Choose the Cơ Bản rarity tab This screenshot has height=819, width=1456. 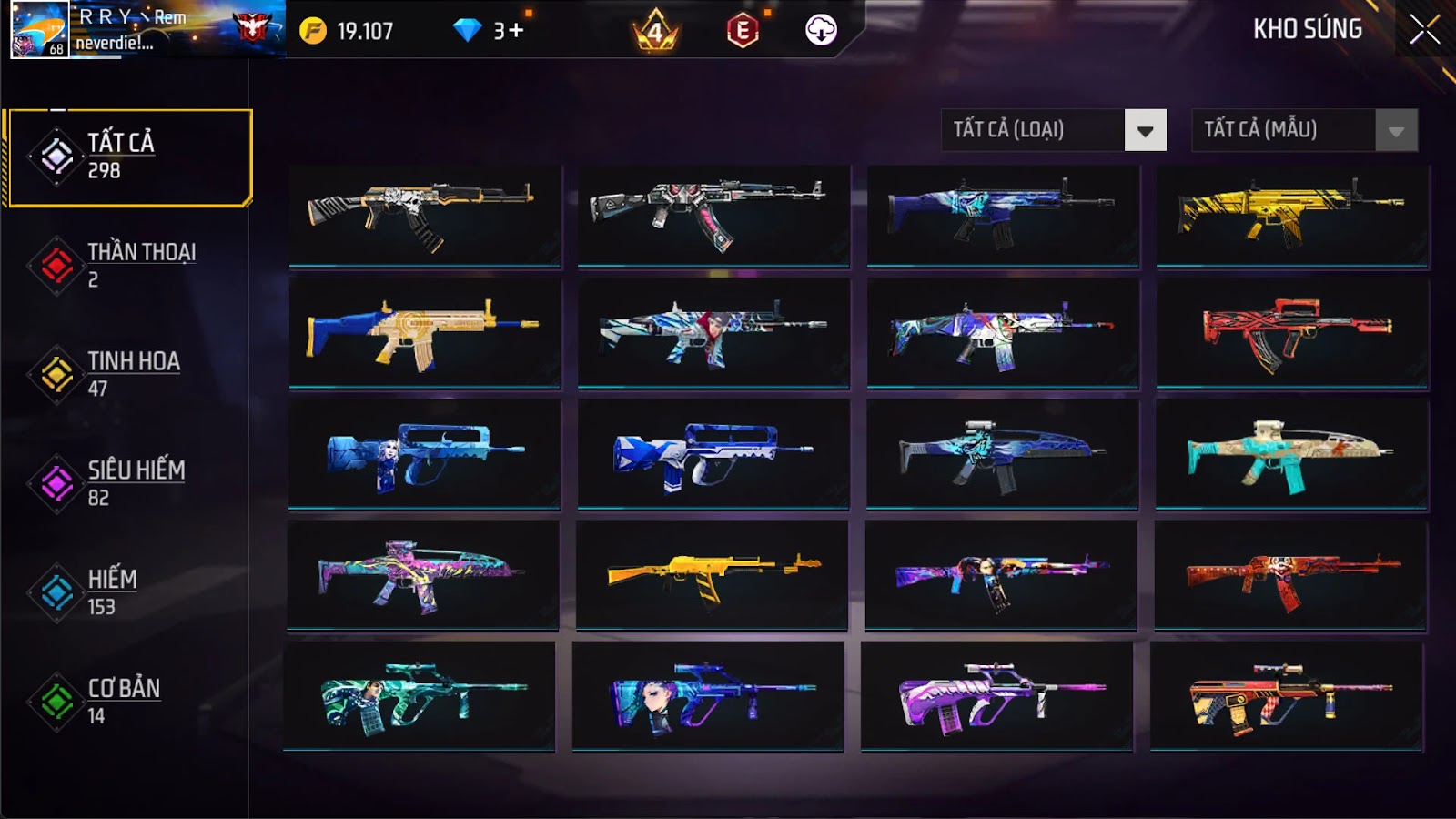127,702
